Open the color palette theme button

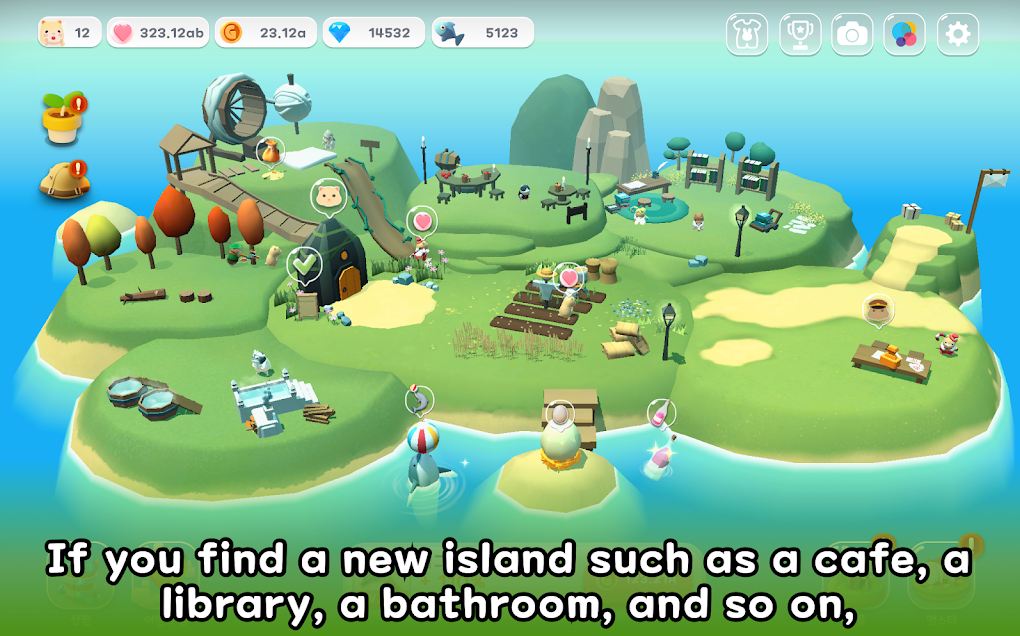coord(904,34)
